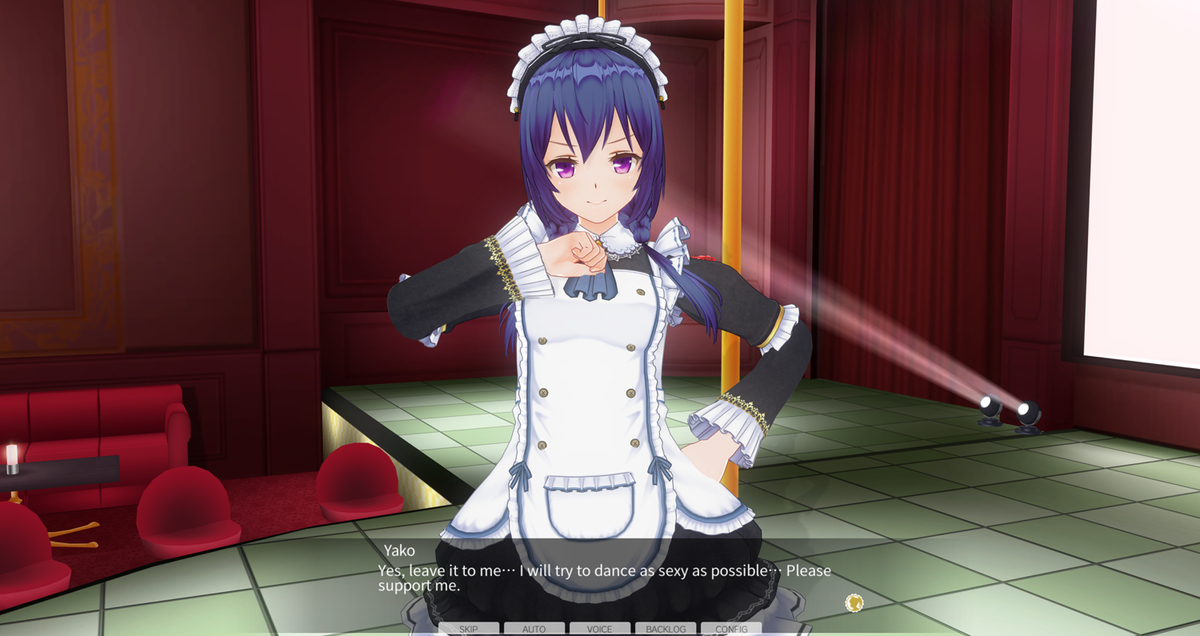Replay the line with the VOICE button
Viewport: 1200px width, 636px height.
[600, 629]
